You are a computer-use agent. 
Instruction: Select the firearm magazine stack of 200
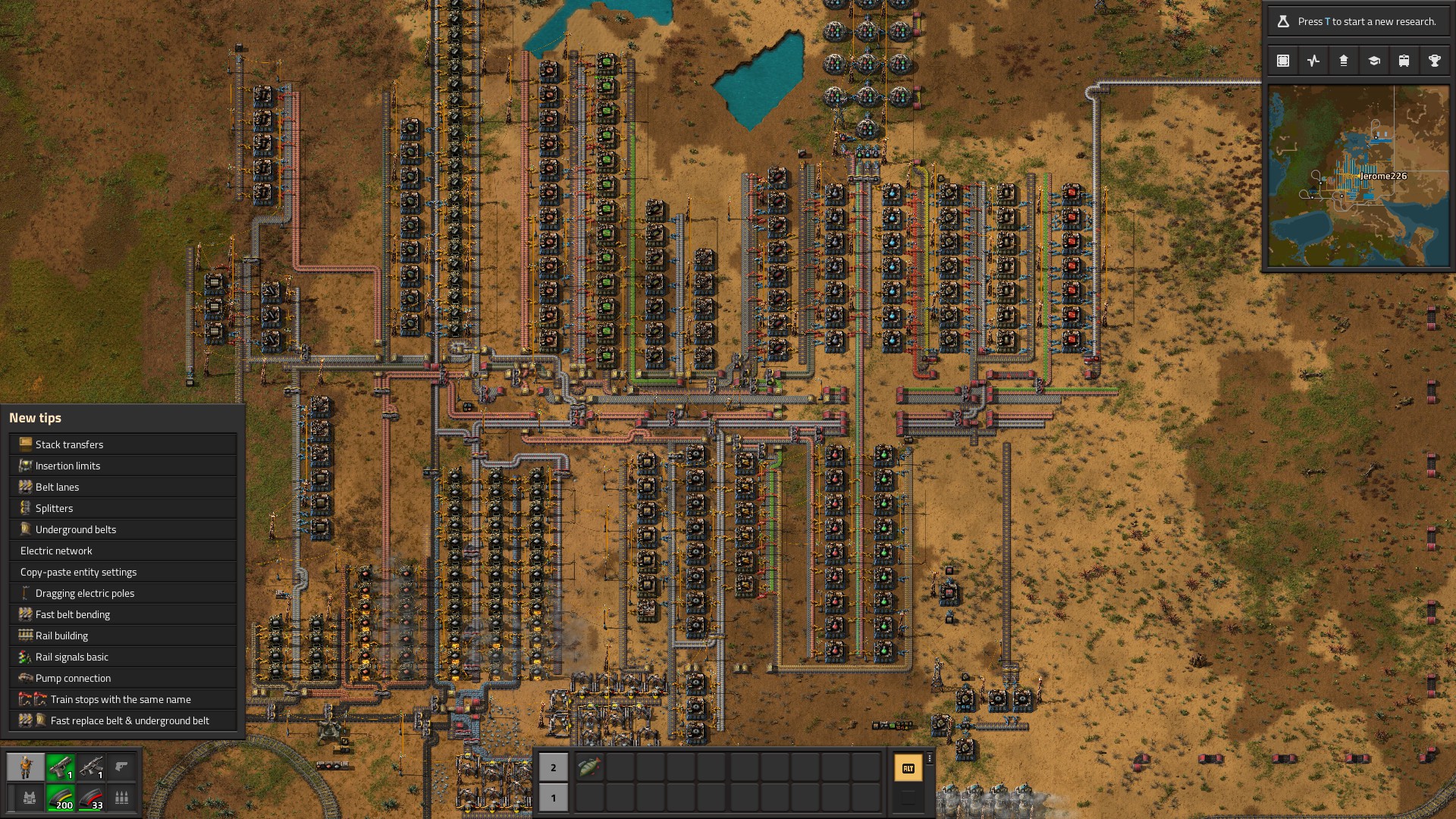61,799
